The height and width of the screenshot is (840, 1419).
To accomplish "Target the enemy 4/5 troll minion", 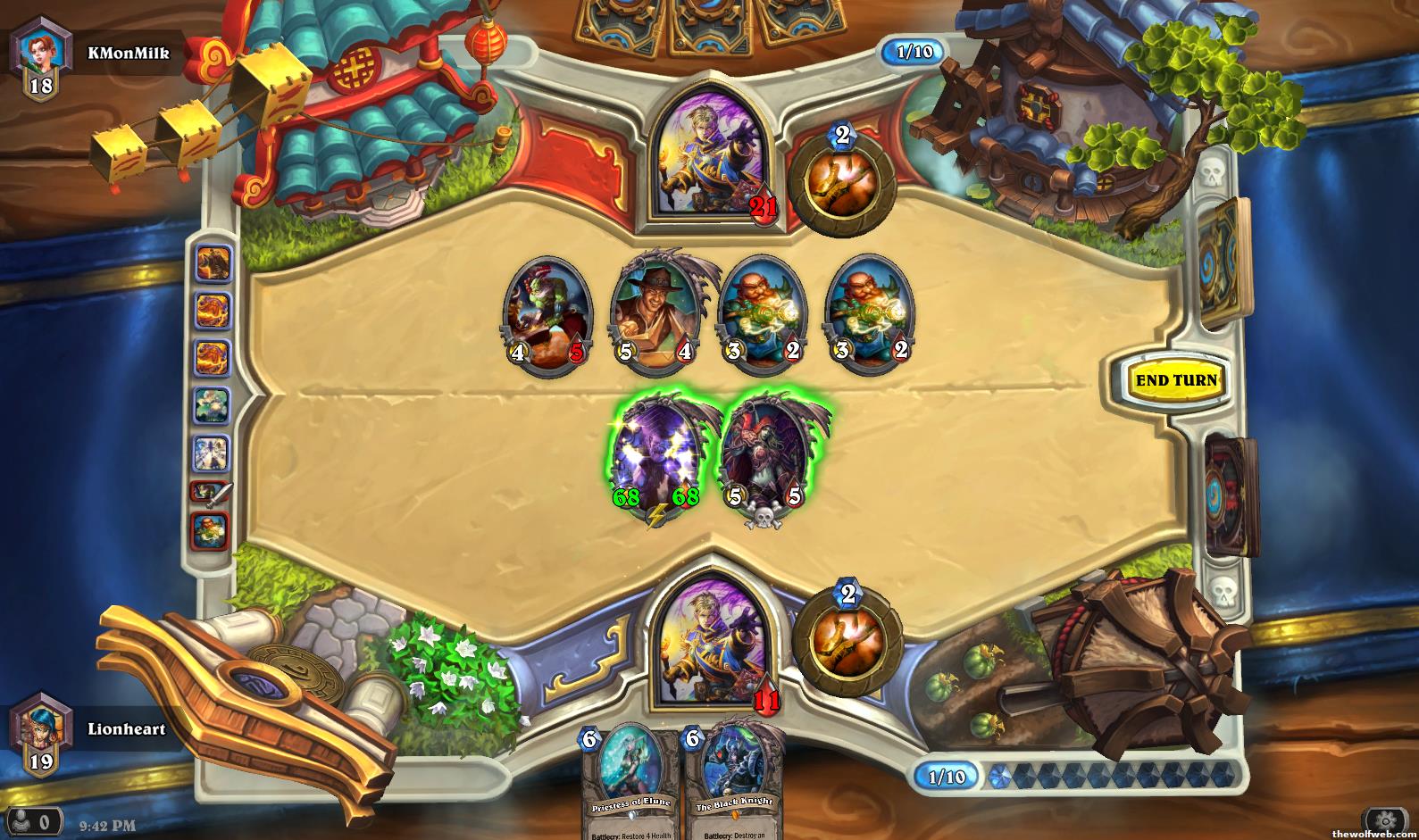I will (547, 312).
